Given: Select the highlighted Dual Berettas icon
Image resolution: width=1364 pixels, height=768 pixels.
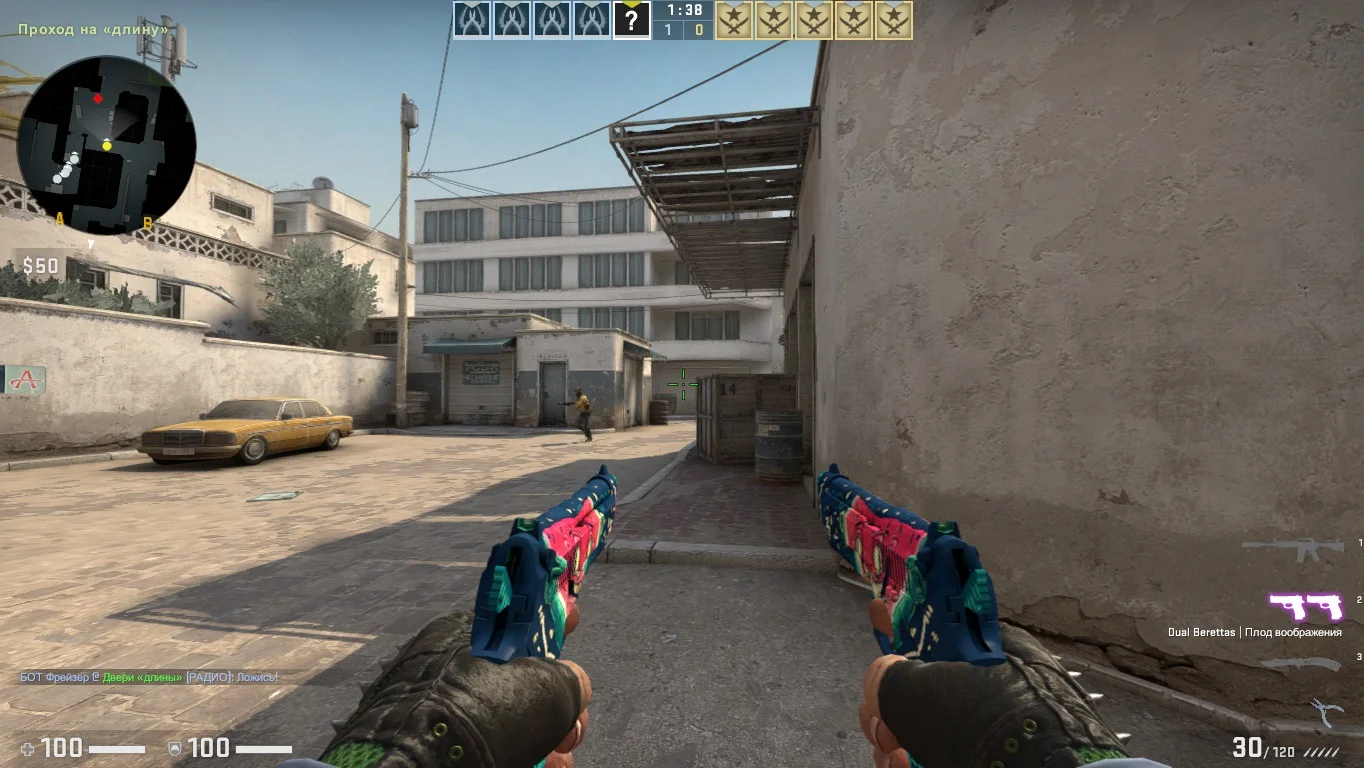Looking at the screenshot, I should point(1305,606).
